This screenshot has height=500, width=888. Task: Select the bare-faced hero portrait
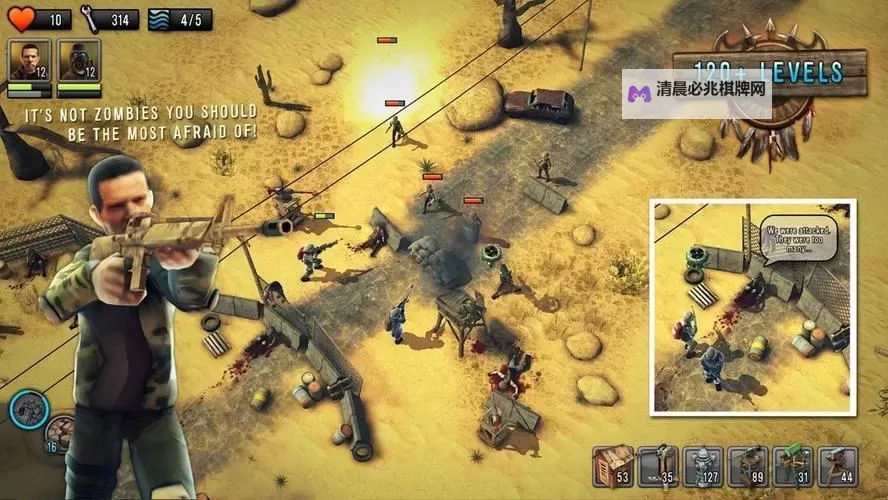[x=29, y=61]
